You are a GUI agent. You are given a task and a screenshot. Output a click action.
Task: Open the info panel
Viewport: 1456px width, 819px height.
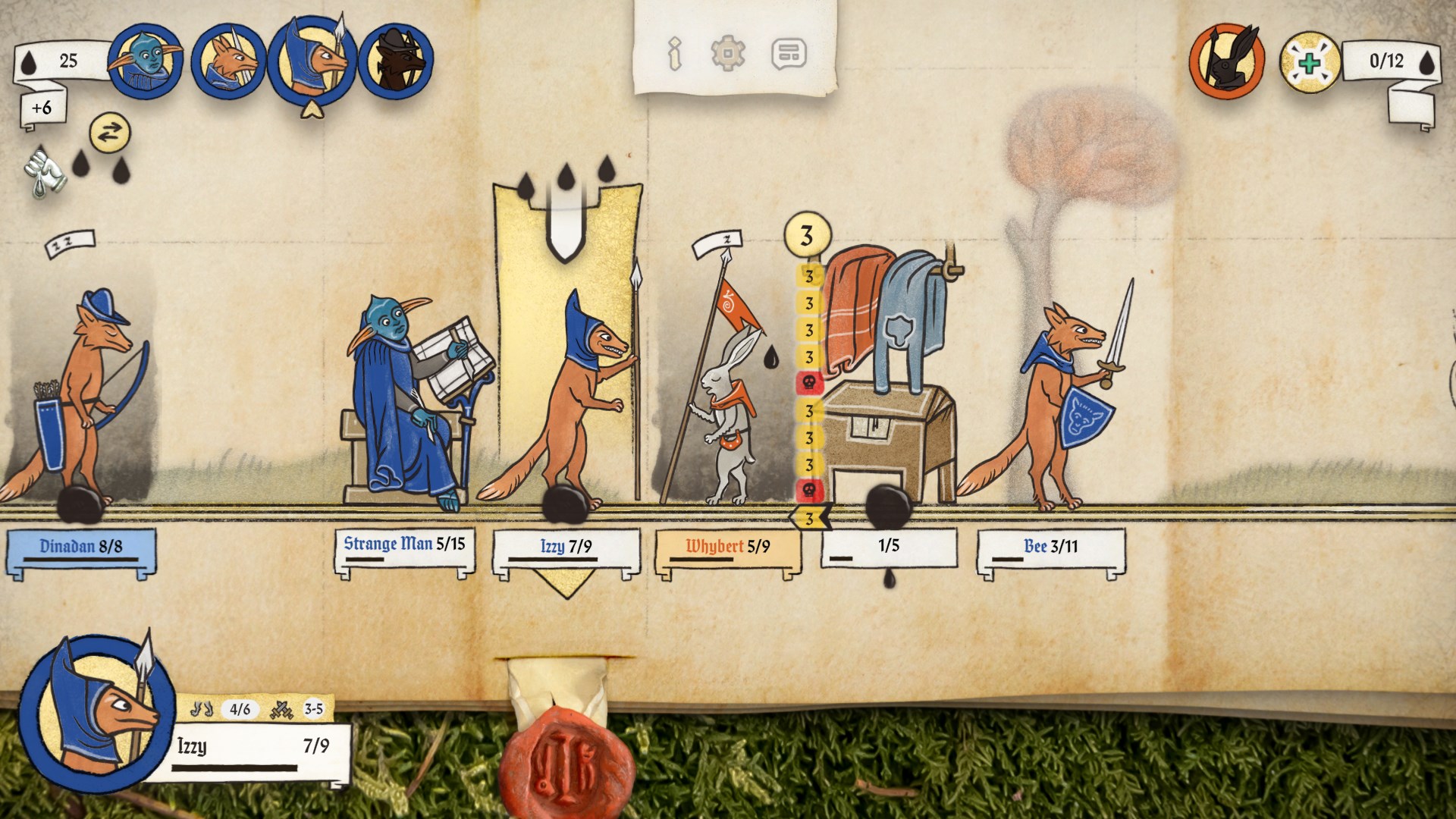(x=674, y=54)
